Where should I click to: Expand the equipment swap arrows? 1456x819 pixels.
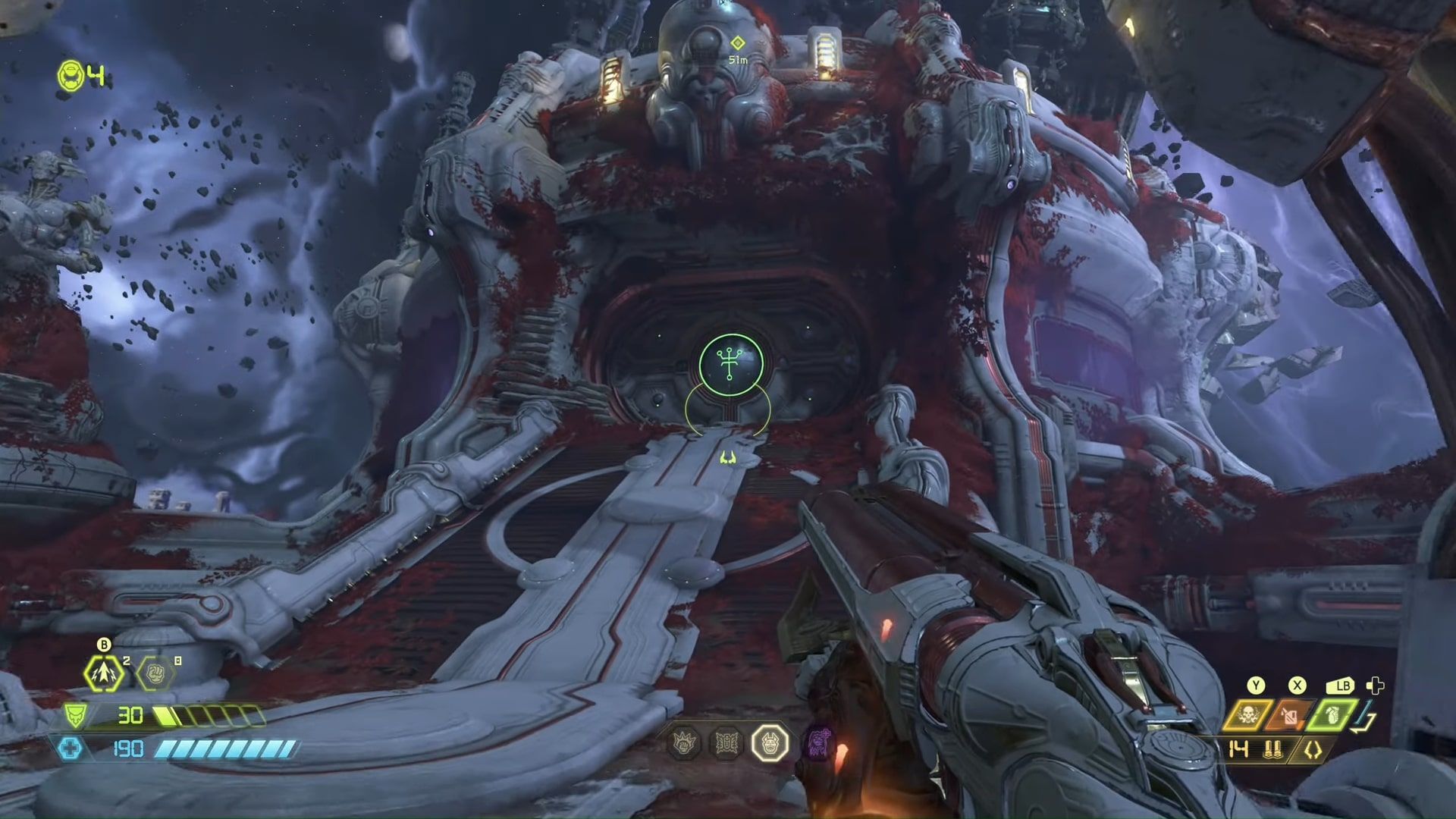click(x=1361, y=718)
